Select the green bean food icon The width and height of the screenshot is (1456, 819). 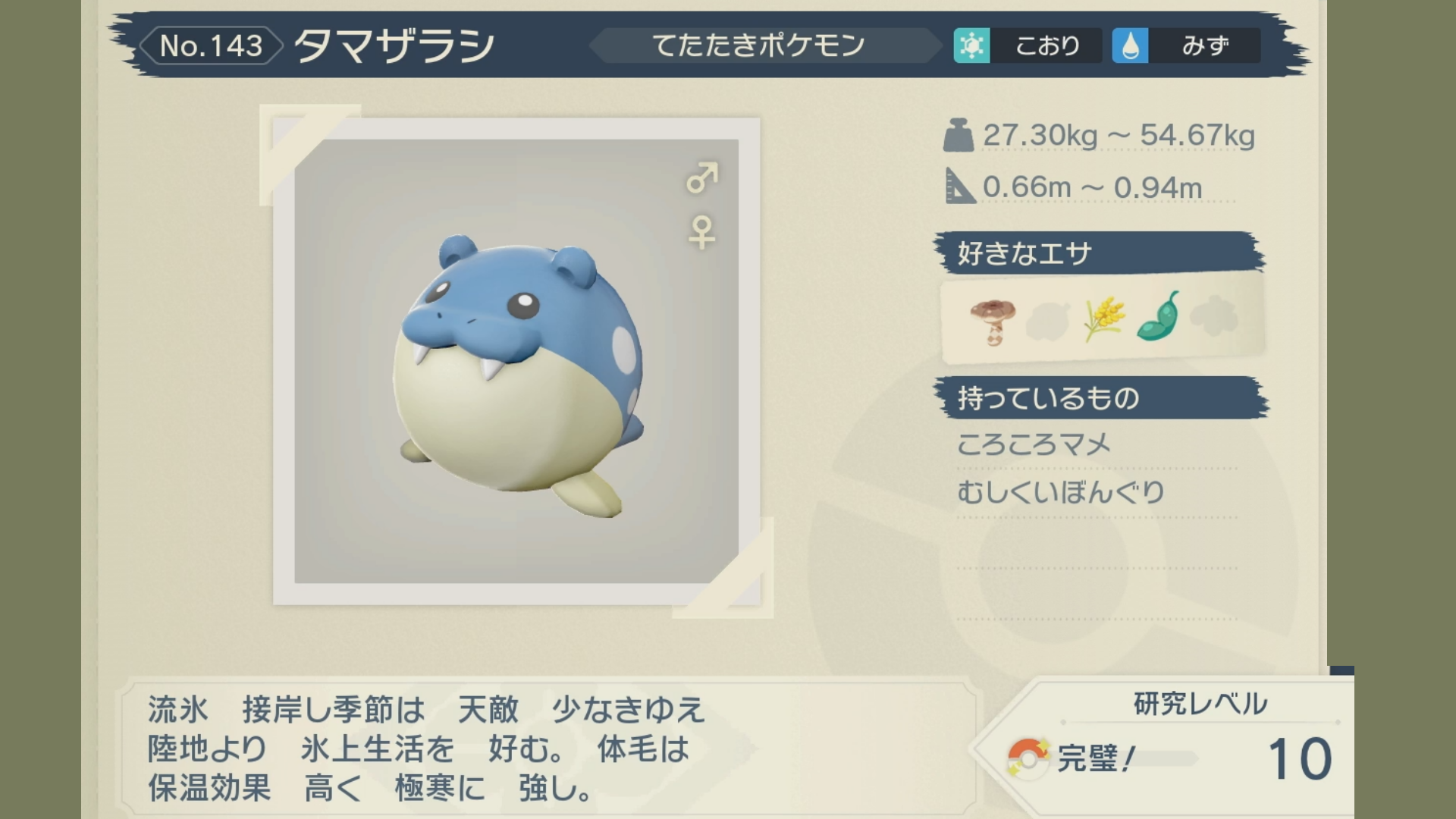[x=1159, y=316]
